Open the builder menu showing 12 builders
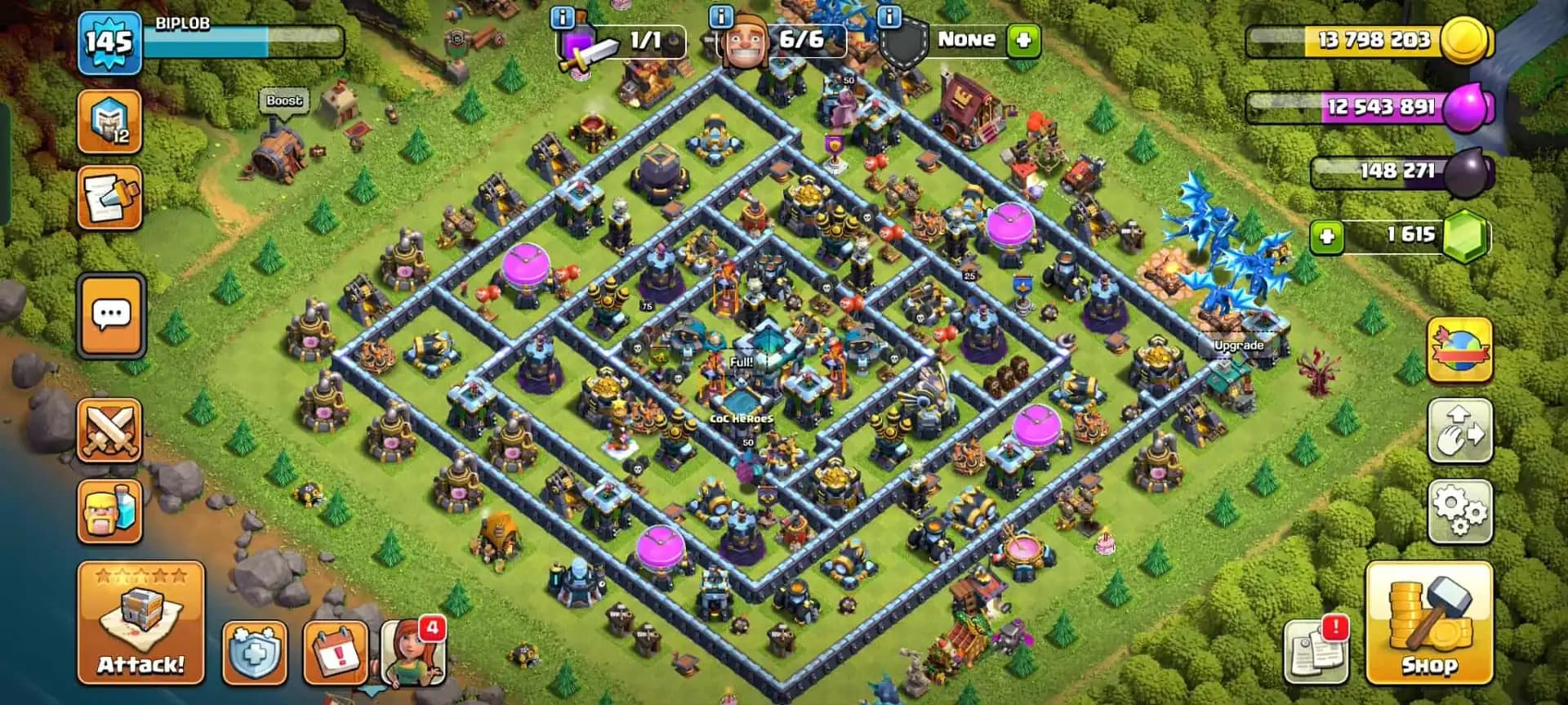Viewport: 1568px width, 705px height. pos(110,123)
